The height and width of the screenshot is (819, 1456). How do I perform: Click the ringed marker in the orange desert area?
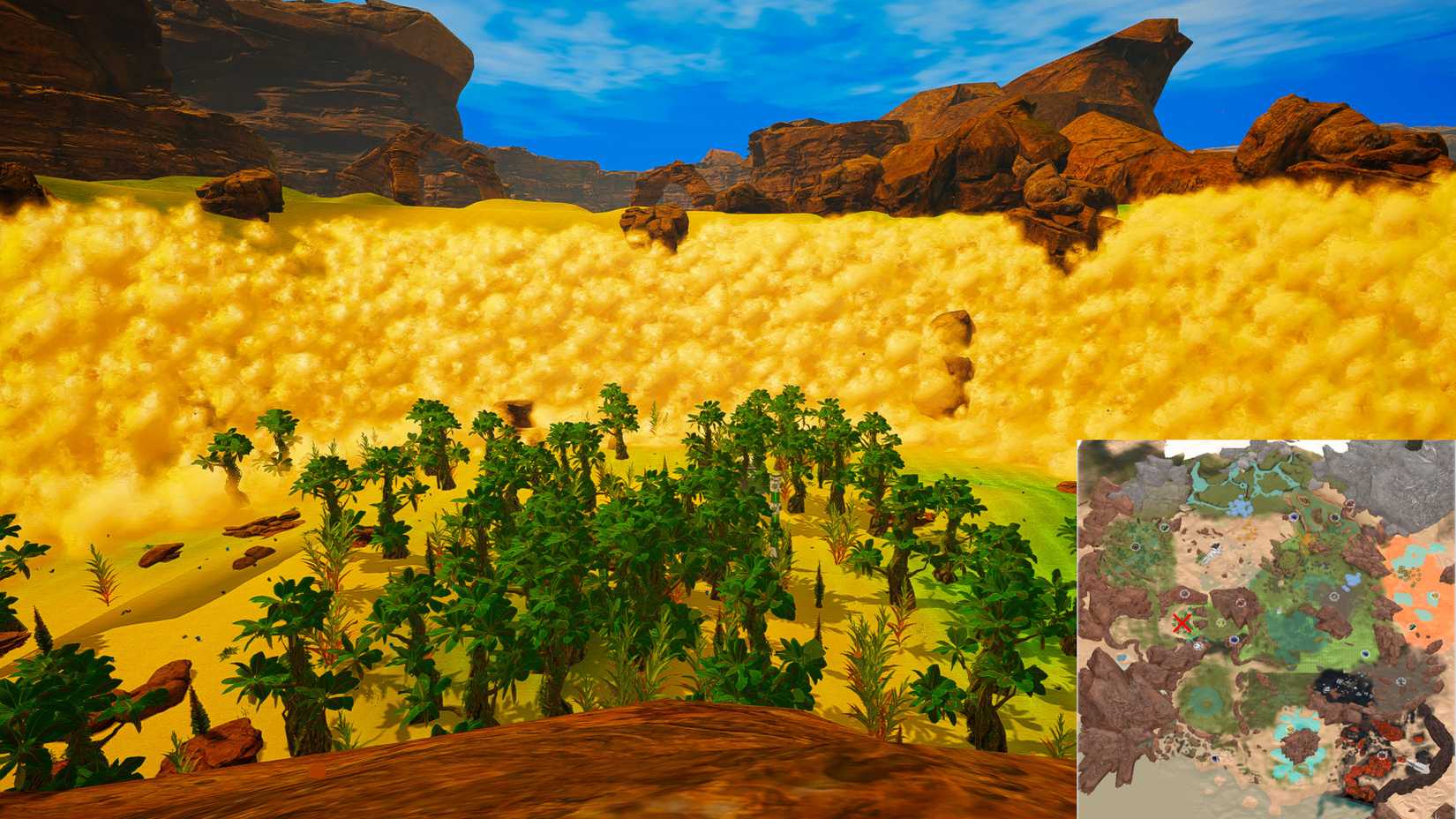1434,597
